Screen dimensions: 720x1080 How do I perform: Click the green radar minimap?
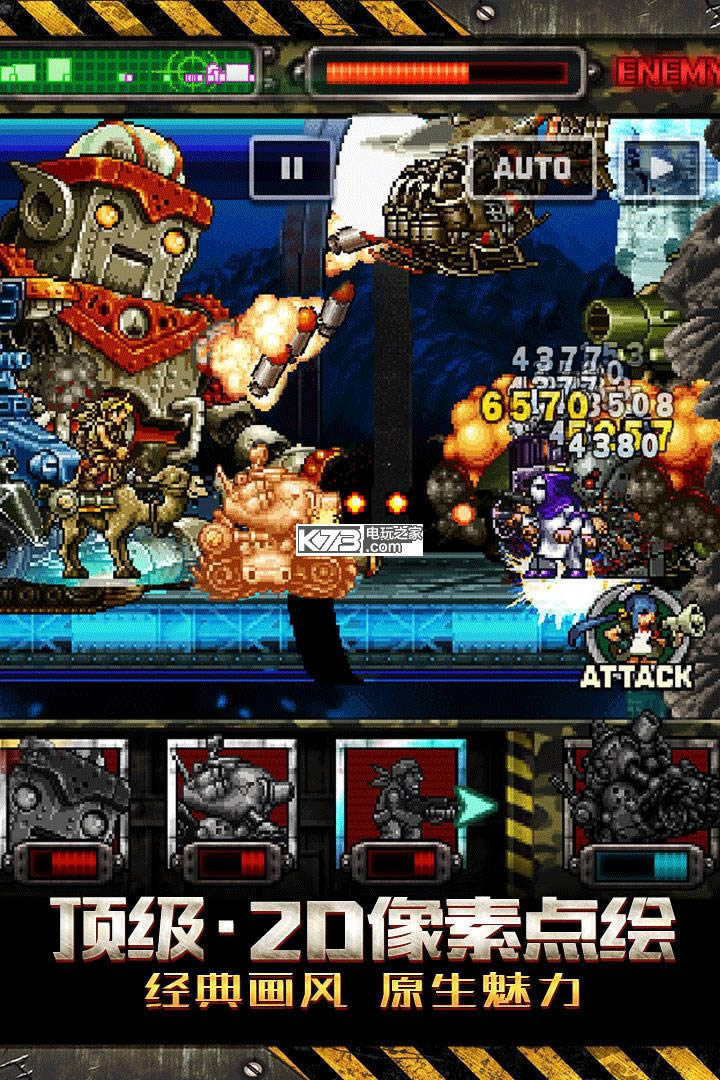coord(130,68)
